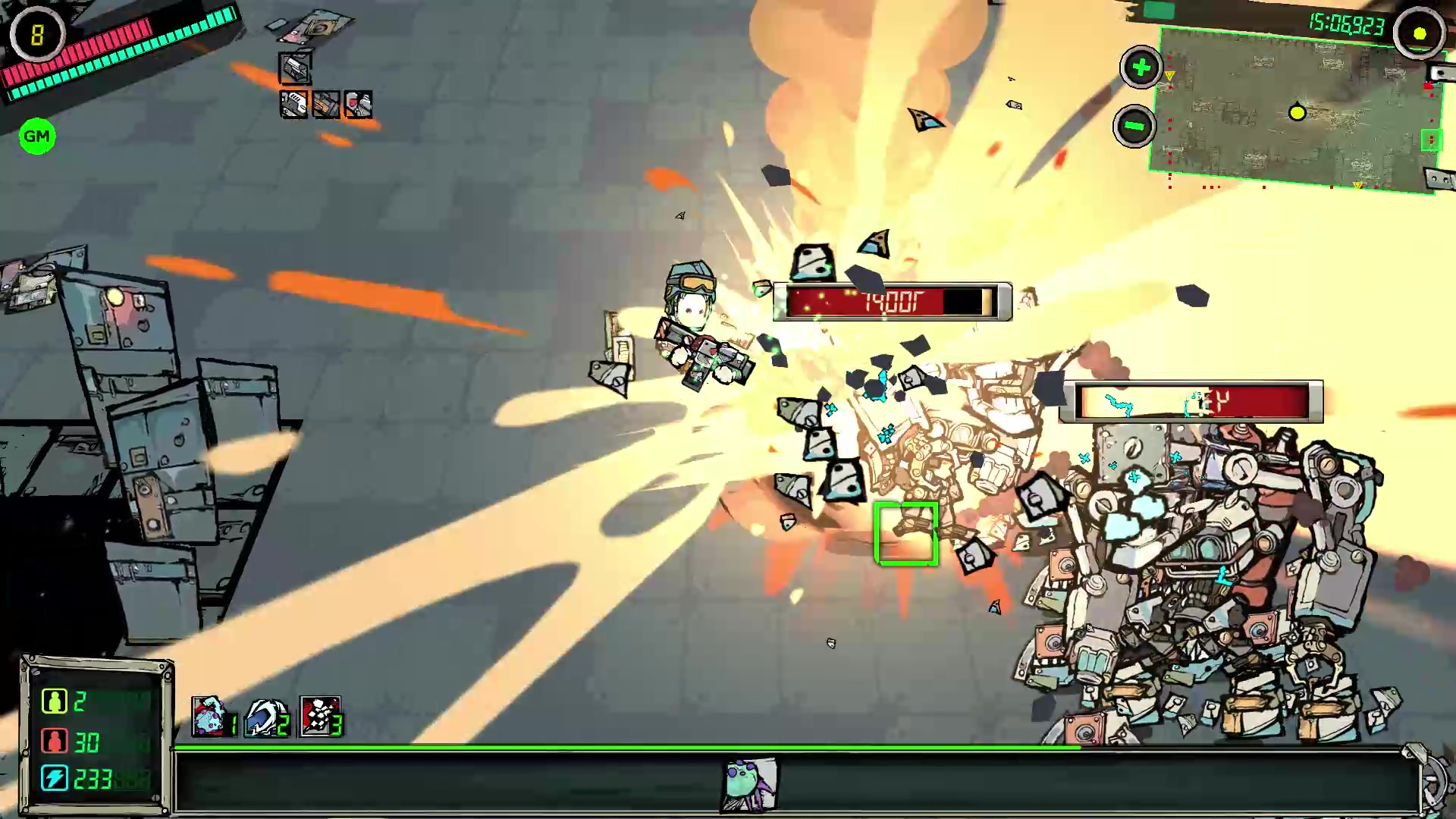Screen dimensions: 1456x819
Task: Click the round yellow-dot button beside the timer
Action: (x=1419, y=33)
